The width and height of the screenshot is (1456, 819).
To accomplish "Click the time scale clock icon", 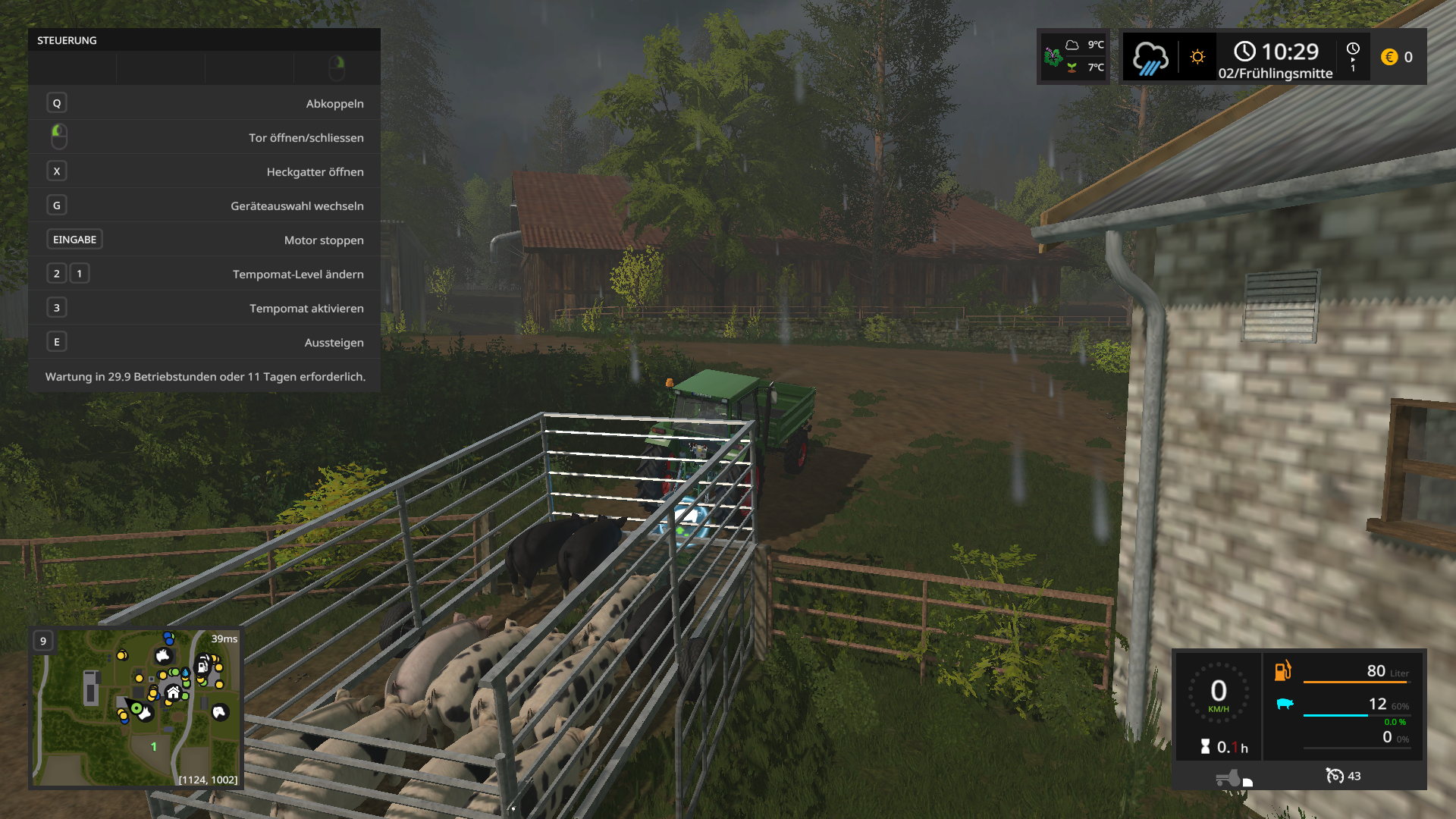I will pos(1353,50).
